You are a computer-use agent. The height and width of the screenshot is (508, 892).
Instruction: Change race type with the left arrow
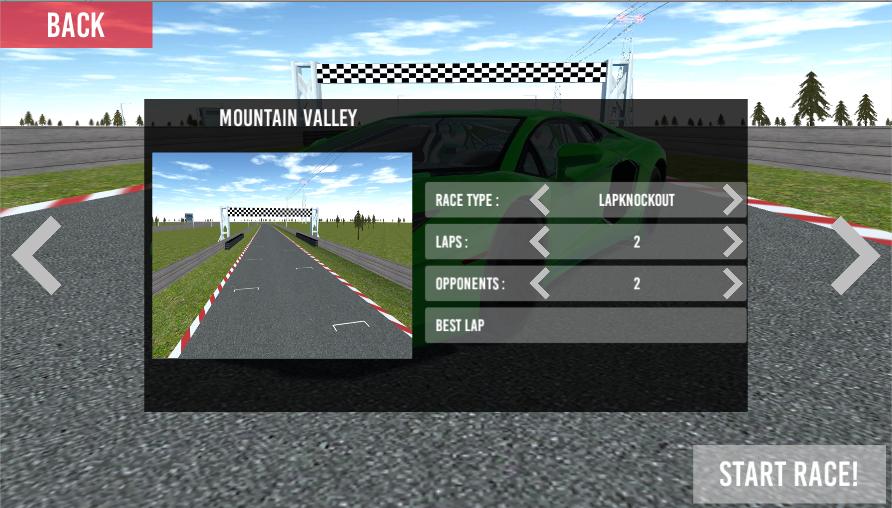(x=540, y=200)
